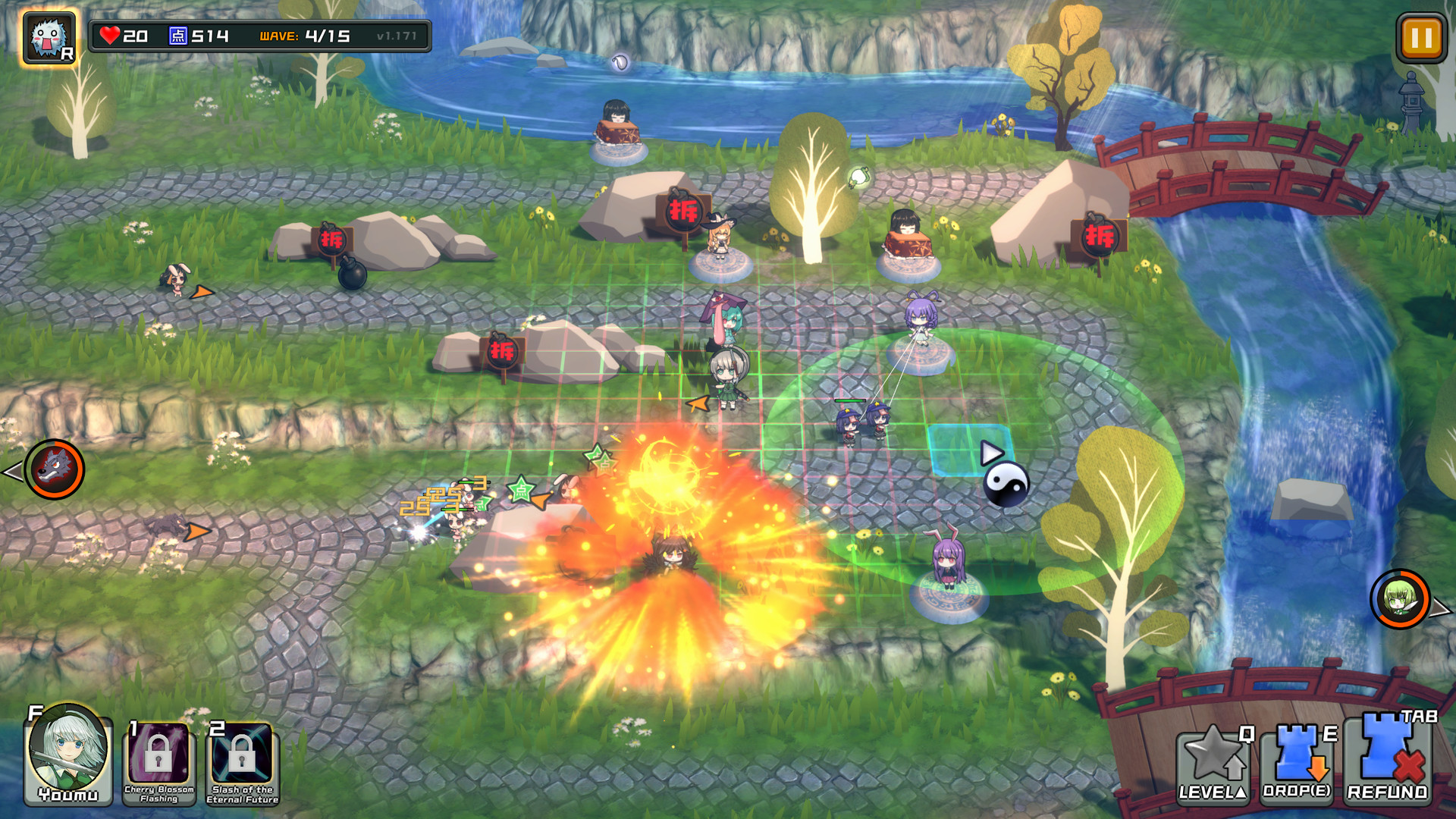Click the wolf enemy wave indicator on left edge

[x=55, y=469]
